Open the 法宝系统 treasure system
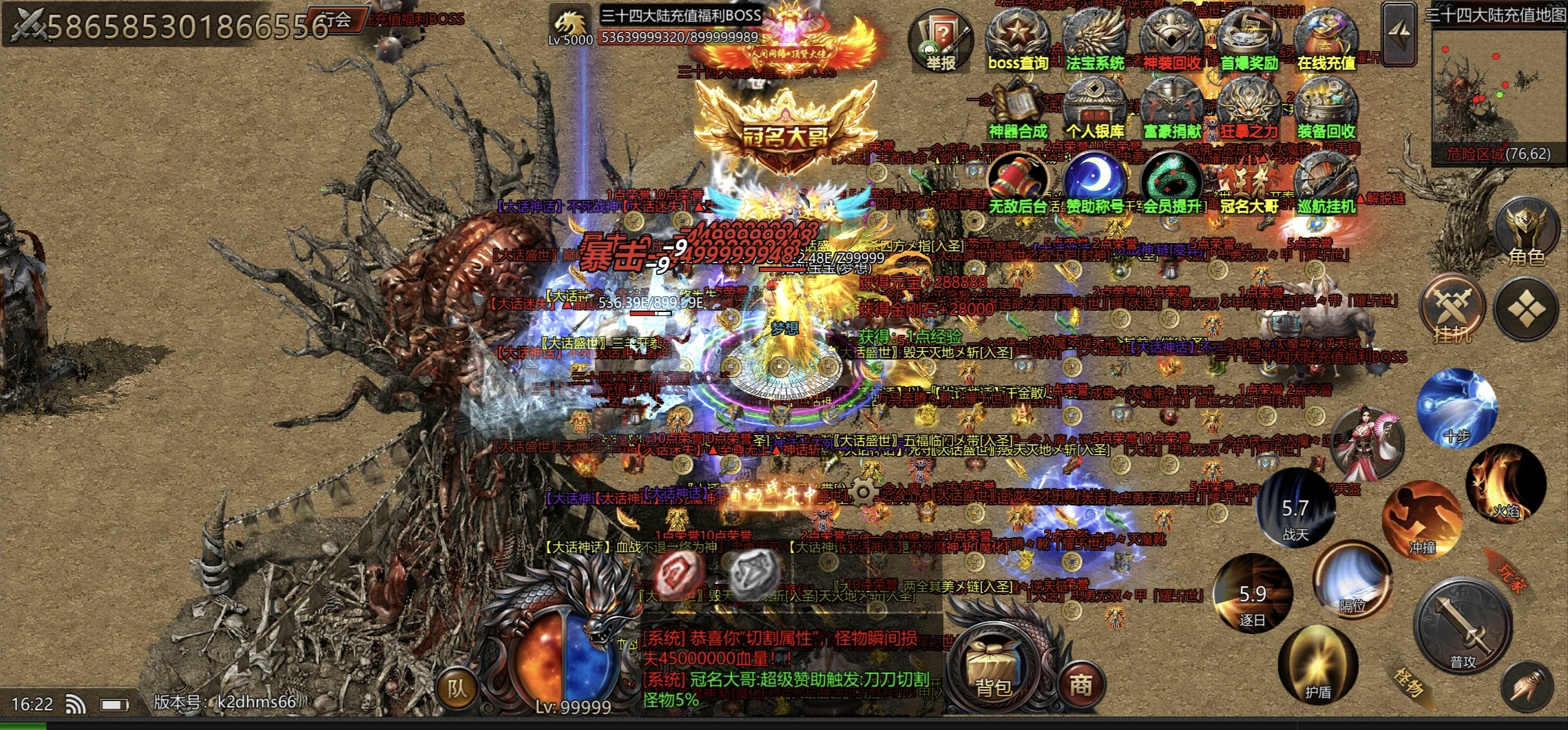This screenshot has width=1568, height=730. pyautogui.click(x=1095, y=40)
